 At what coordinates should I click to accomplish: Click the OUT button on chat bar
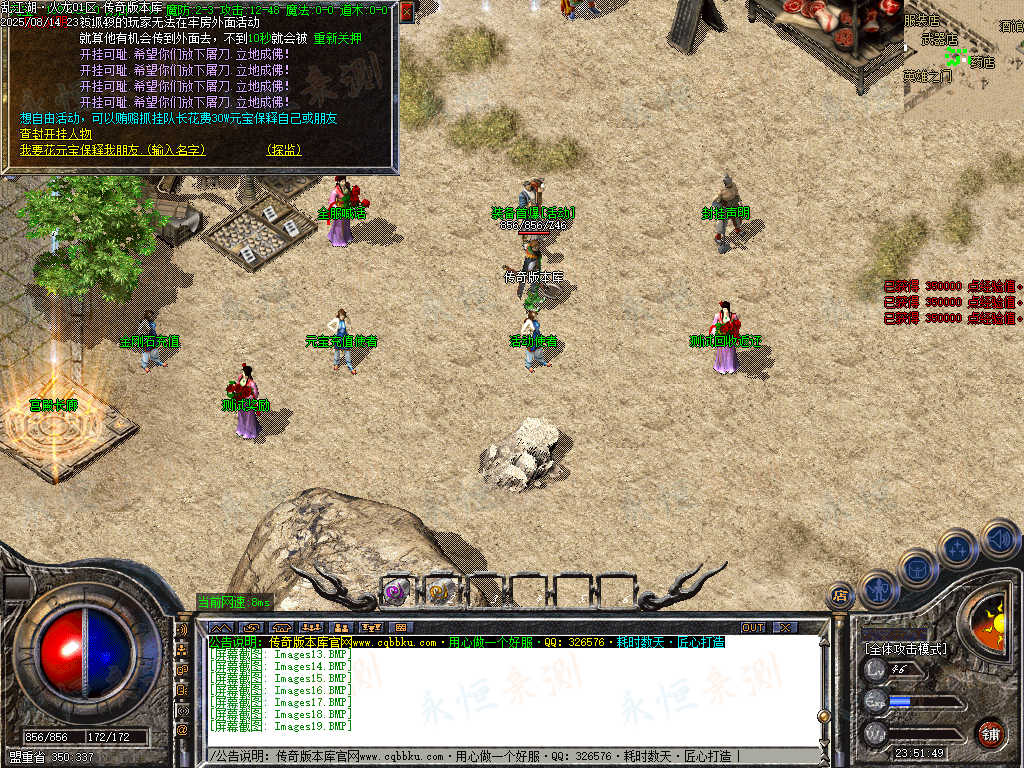(752, 627)
